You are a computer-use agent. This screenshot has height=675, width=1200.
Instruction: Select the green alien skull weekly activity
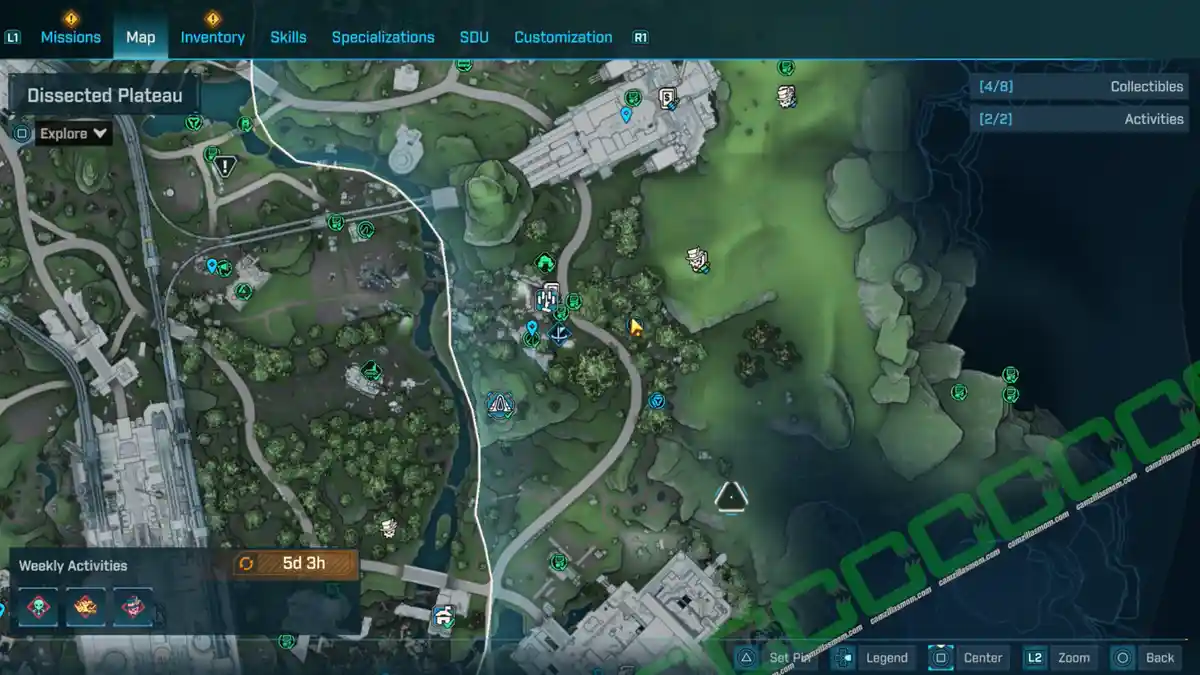[38, 607]
